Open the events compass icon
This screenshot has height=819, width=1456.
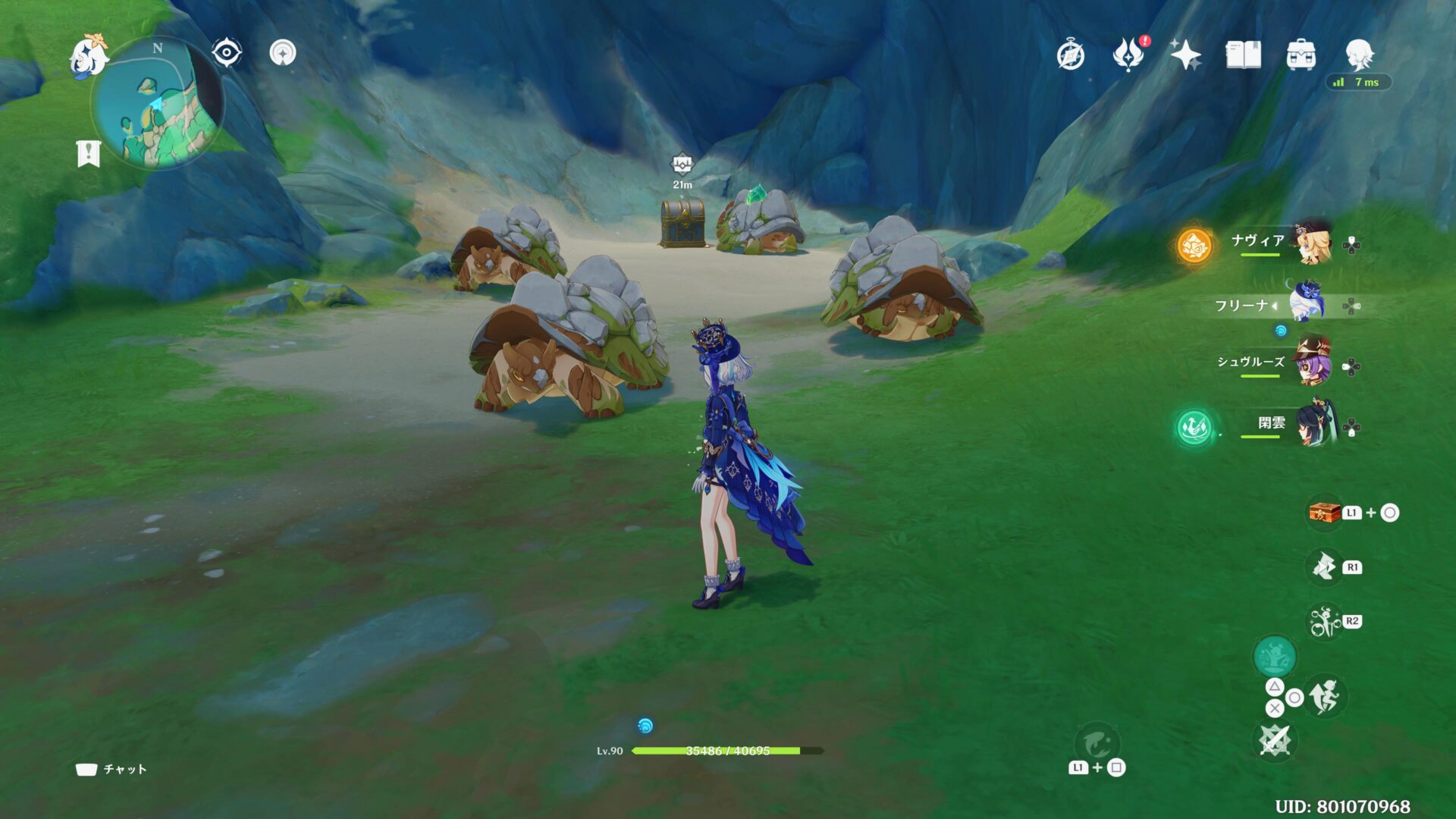coord(1071,55)
